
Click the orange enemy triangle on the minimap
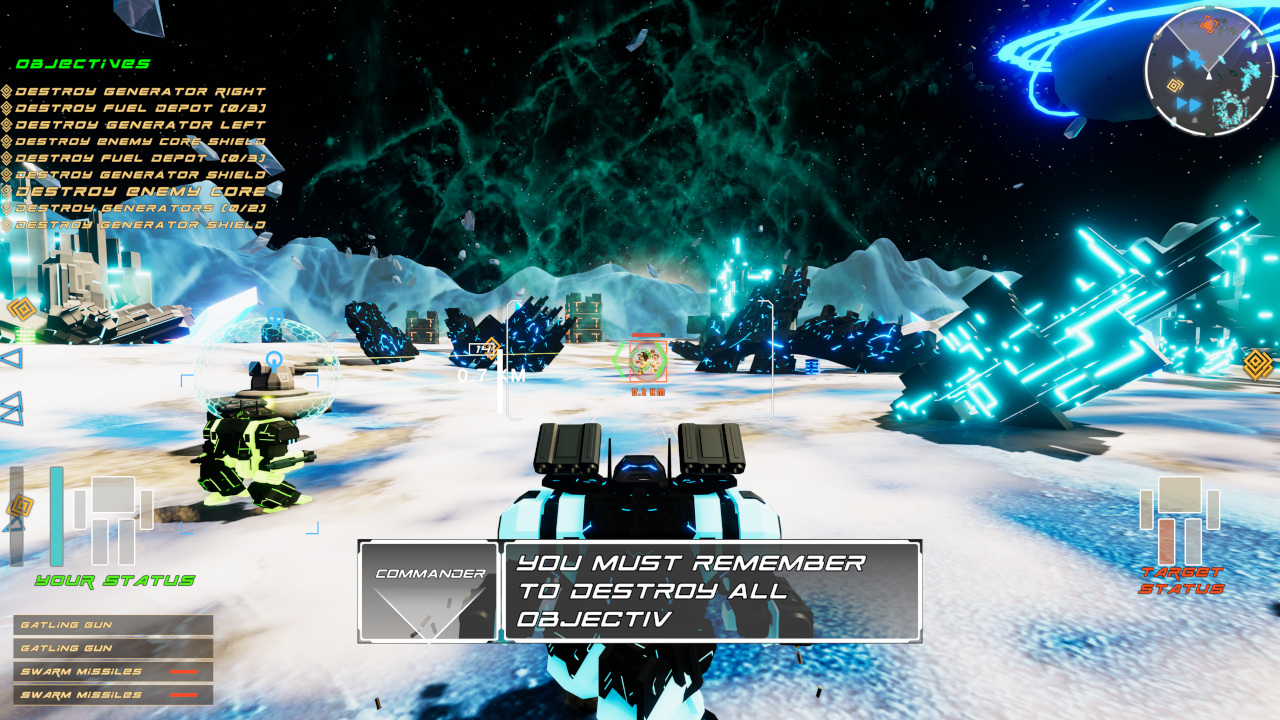(1210, 24)
